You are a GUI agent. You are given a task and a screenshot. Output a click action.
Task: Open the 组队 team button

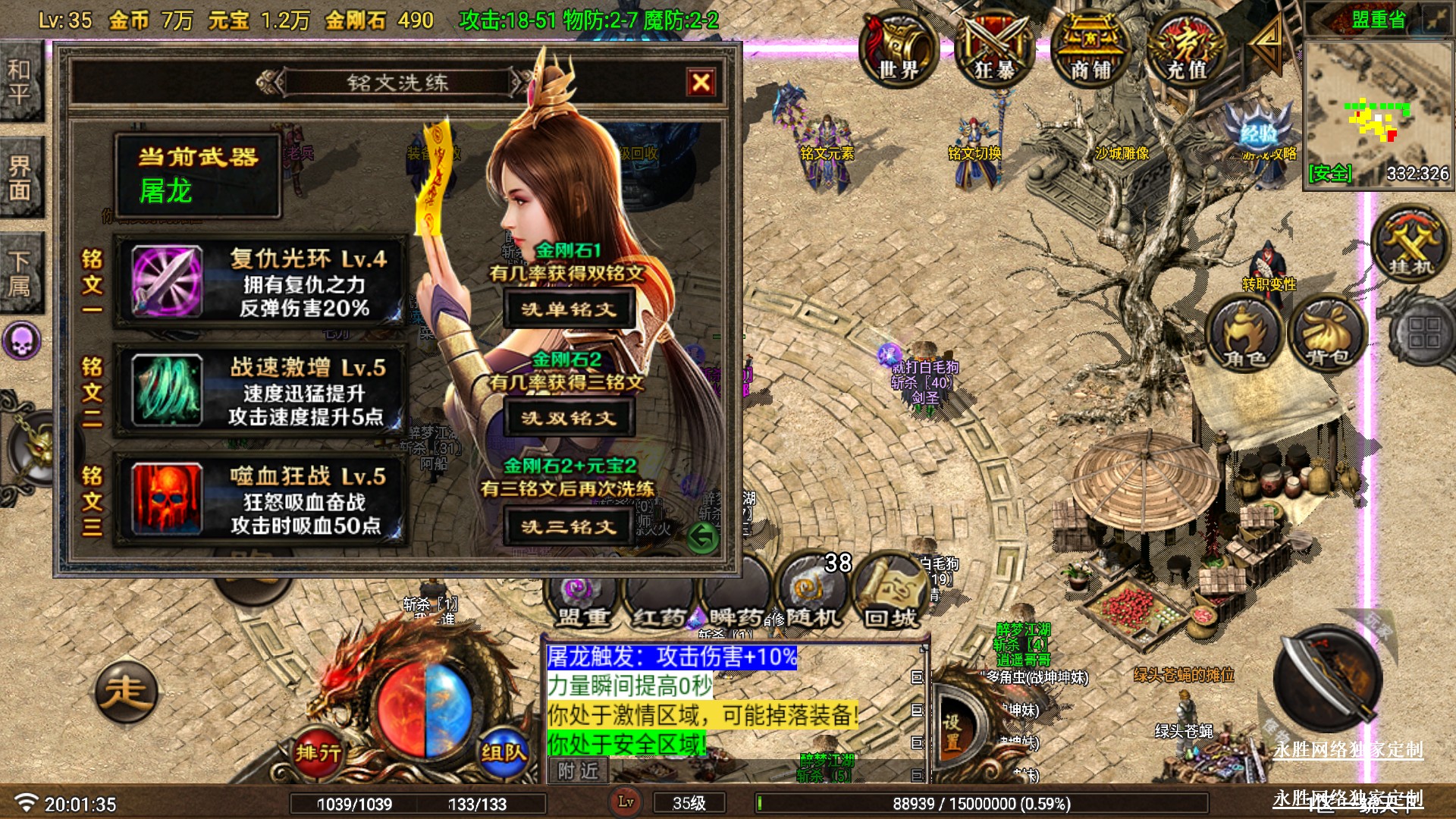[503, 752]
